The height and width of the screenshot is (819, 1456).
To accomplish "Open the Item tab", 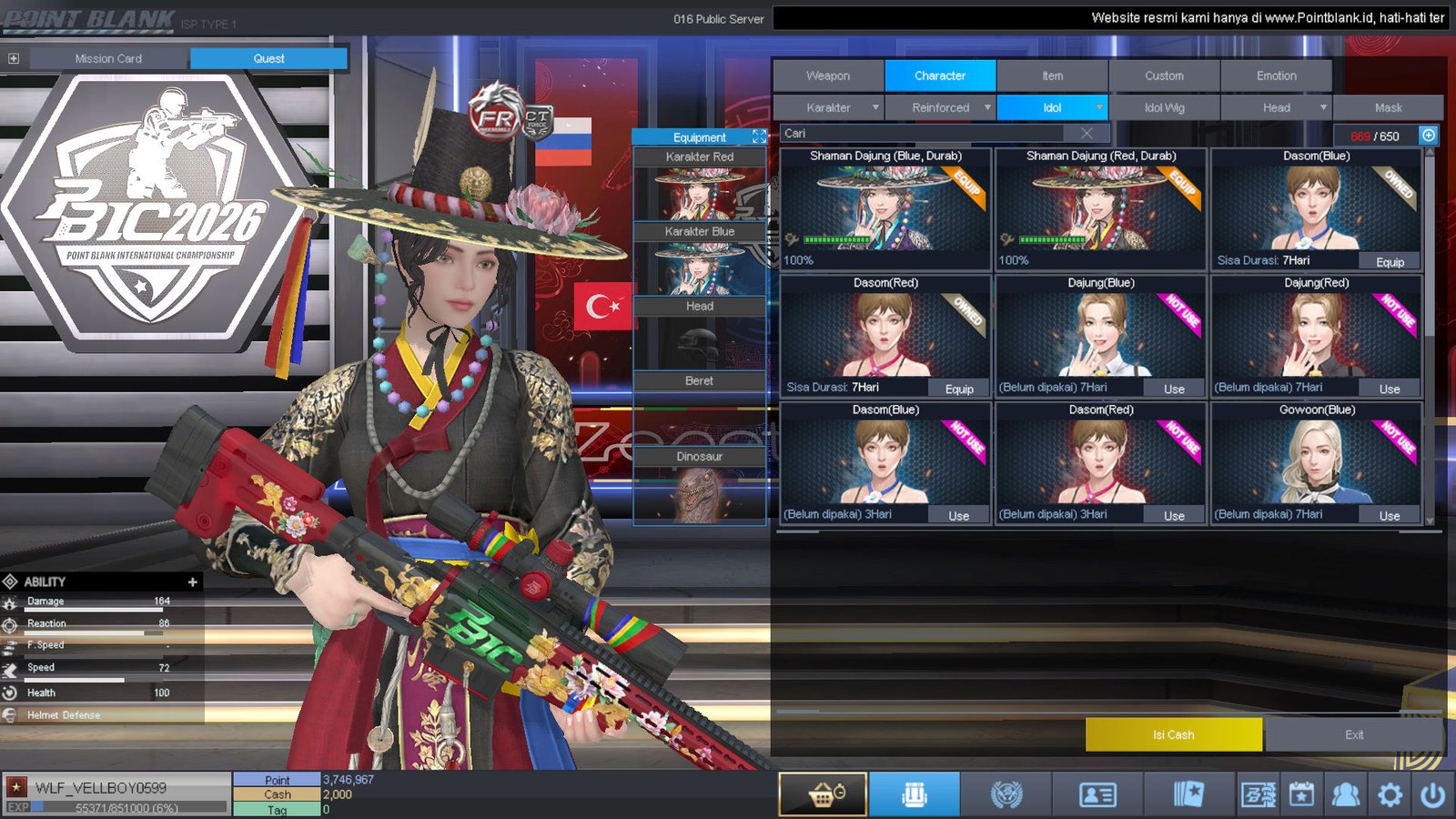I will pos(1052,76).
